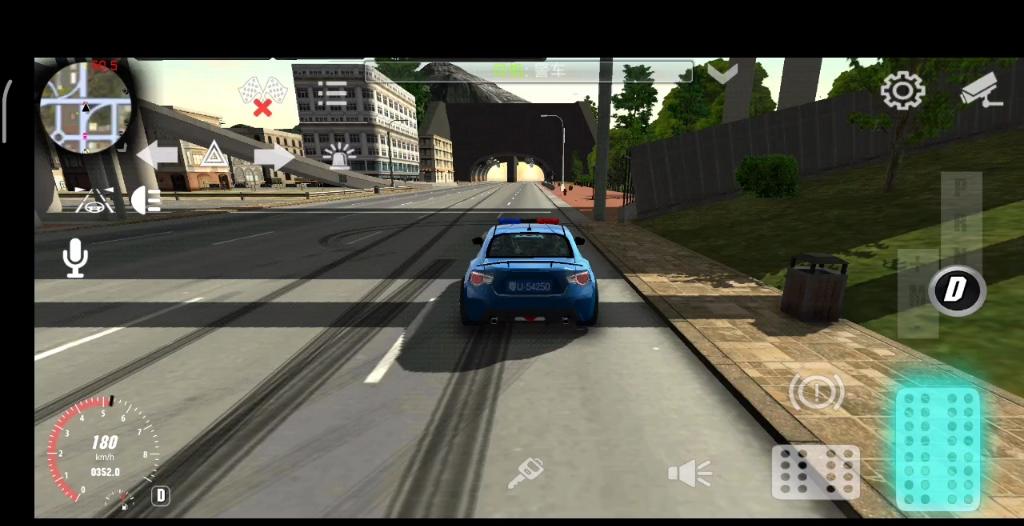The height and width of the screenshot is (526, 1024).
Task: Hit the grey brake pedal
Action: [x=815, y=471]
